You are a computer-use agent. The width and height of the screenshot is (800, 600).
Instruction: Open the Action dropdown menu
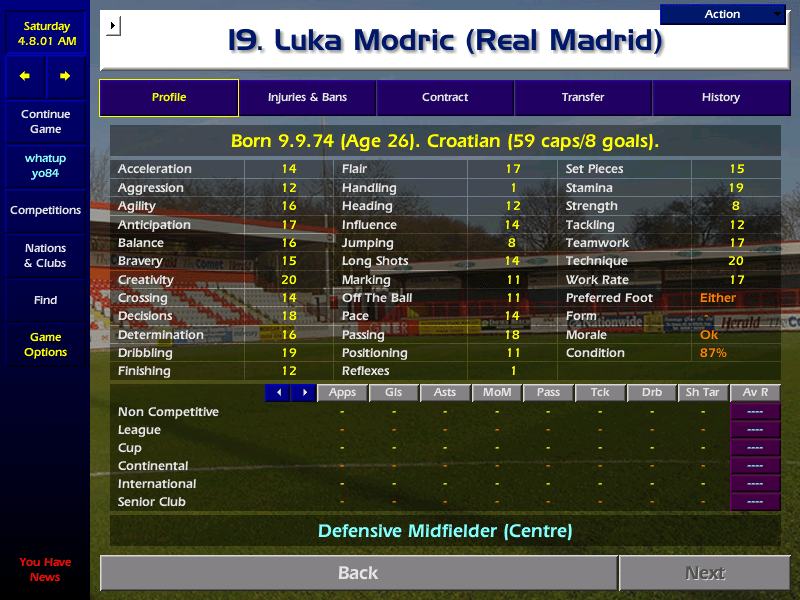723,14
